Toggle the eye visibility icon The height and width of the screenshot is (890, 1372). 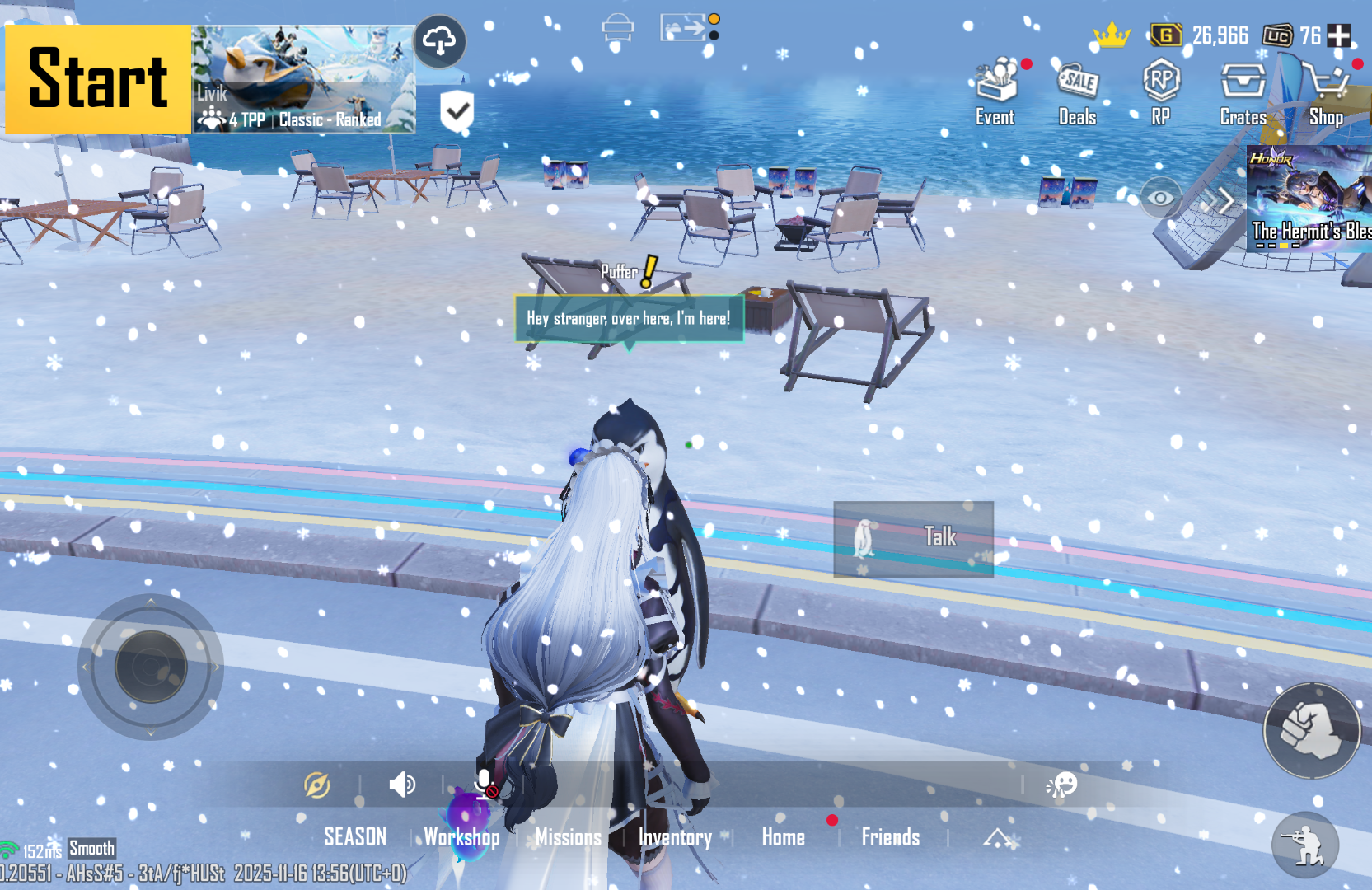coord(1160,198)
